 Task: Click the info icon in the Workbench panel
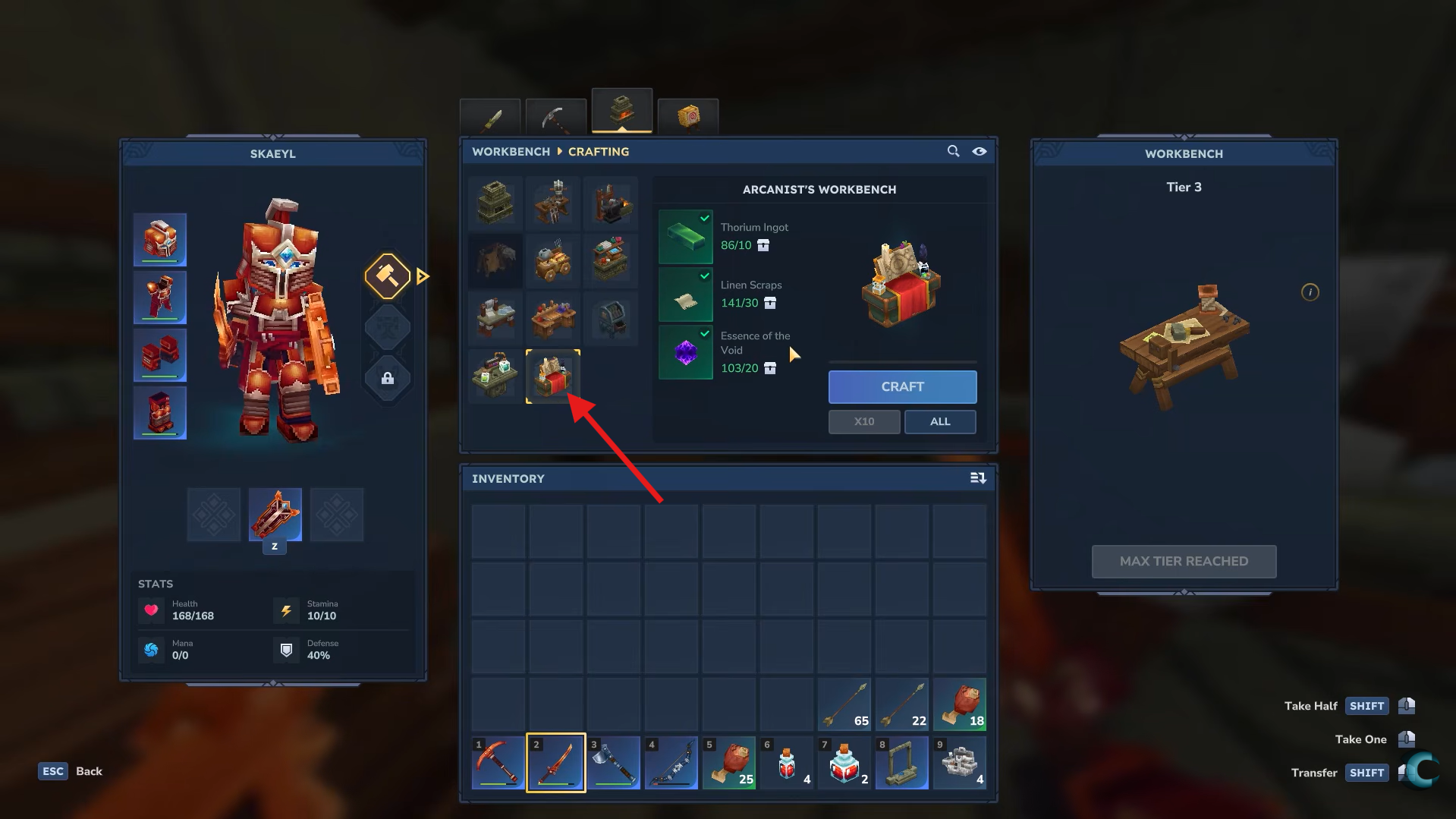point(1310,292)
